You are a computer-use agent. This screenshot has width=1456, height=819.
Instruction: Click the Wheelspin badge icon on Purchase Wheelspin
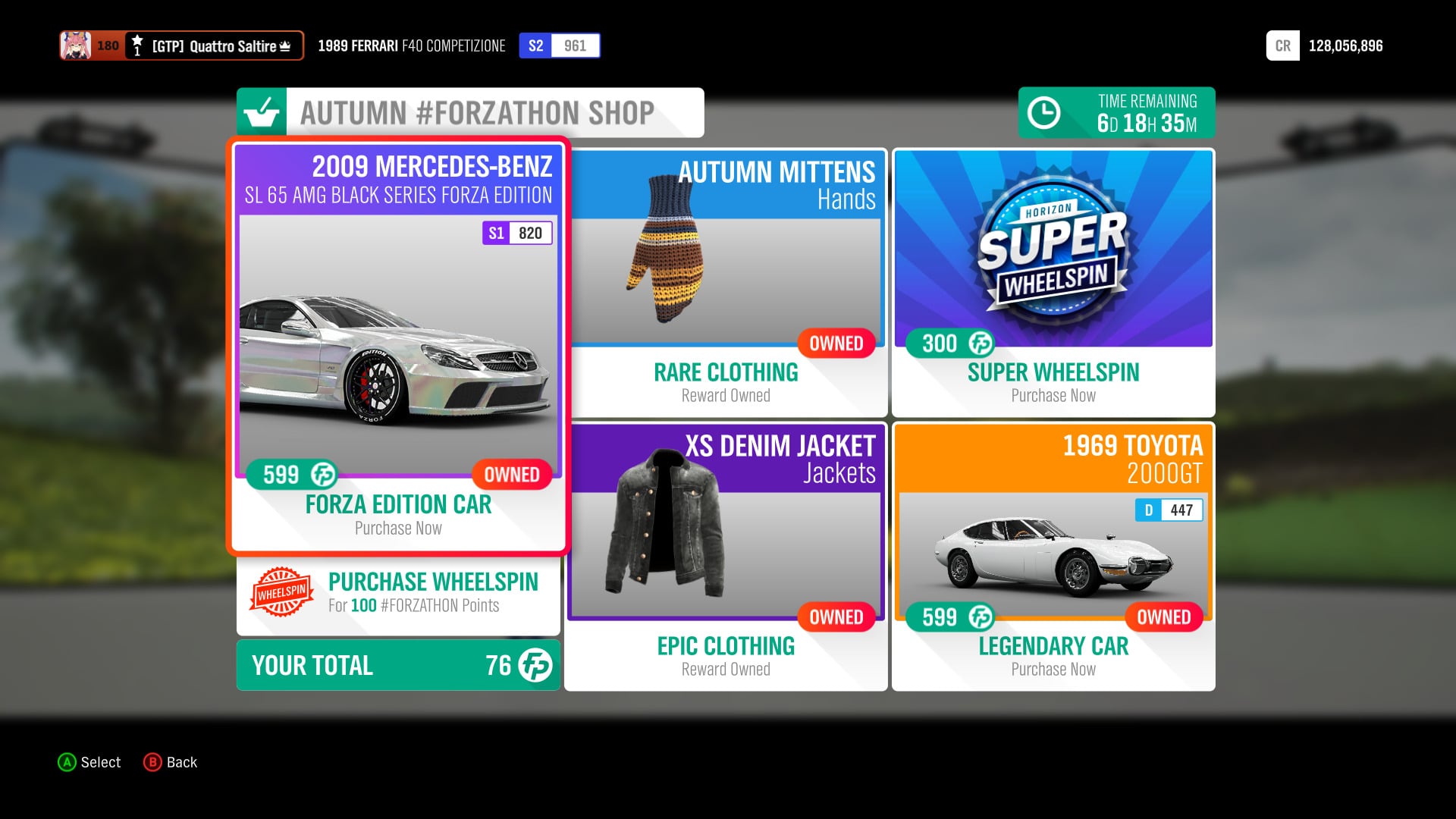[x=281, y=593]
